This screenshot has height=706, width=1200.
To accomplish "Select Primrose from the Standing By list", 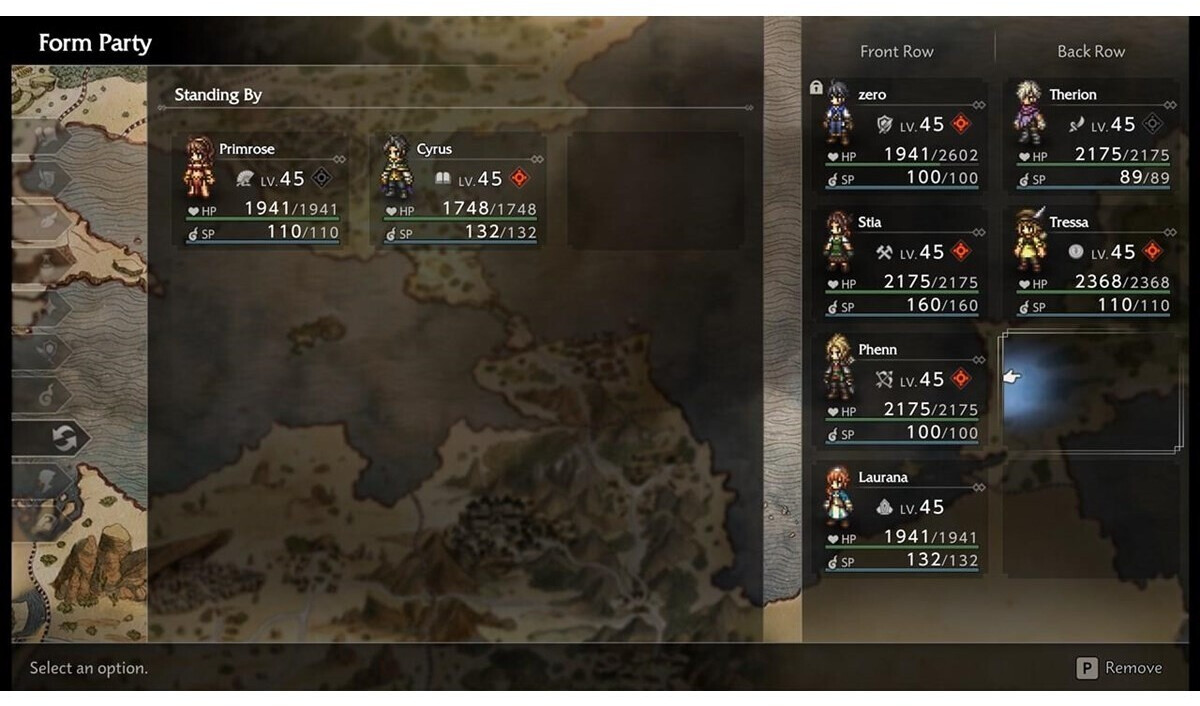I will point(262,191).
